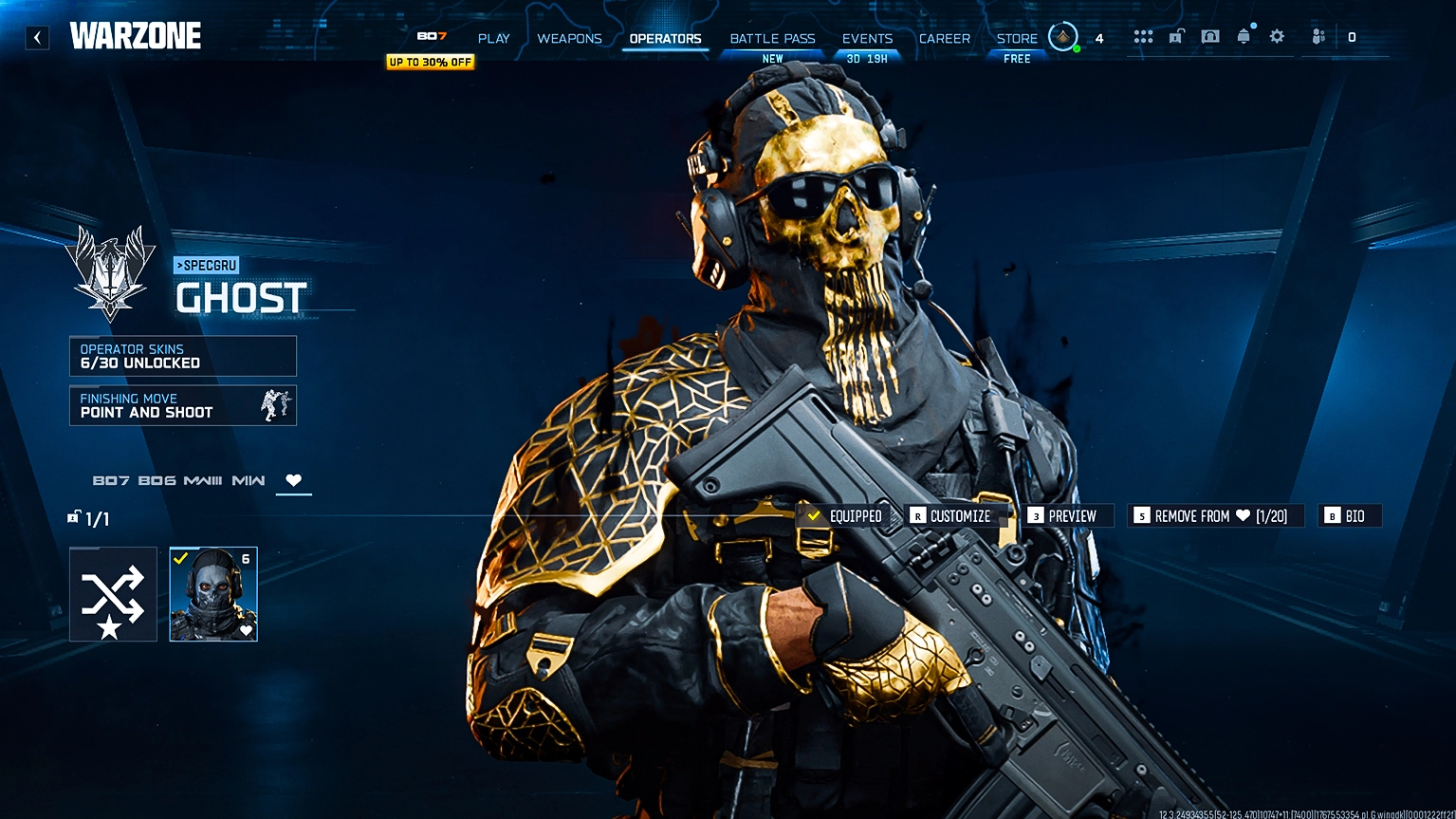1456x819 pixels.
Task: Click the account lock icon
Action: pos(1175,36)
